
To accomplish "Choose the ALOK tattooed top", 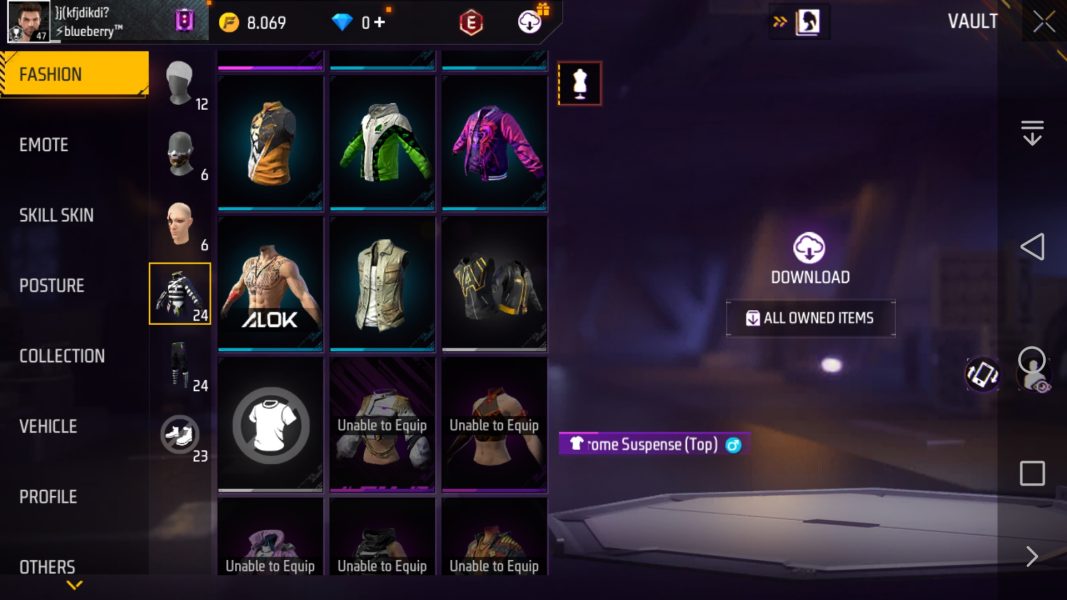I will 271,283.
